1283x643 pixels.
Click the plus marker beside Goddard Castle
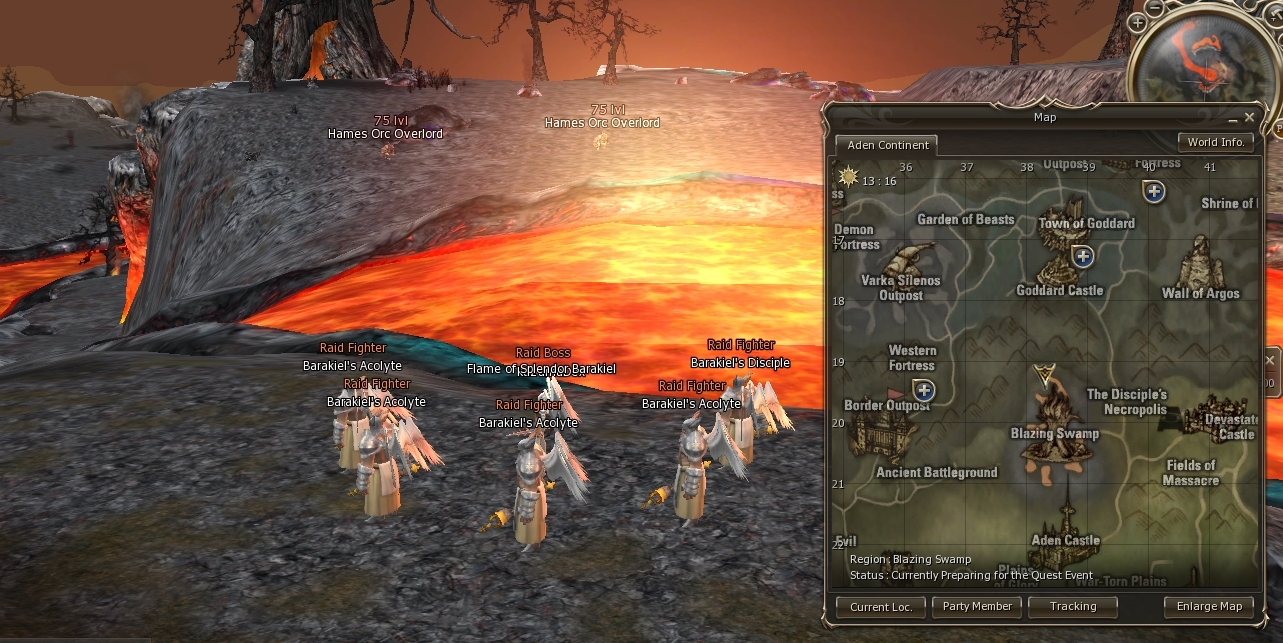pos(1082,257)
